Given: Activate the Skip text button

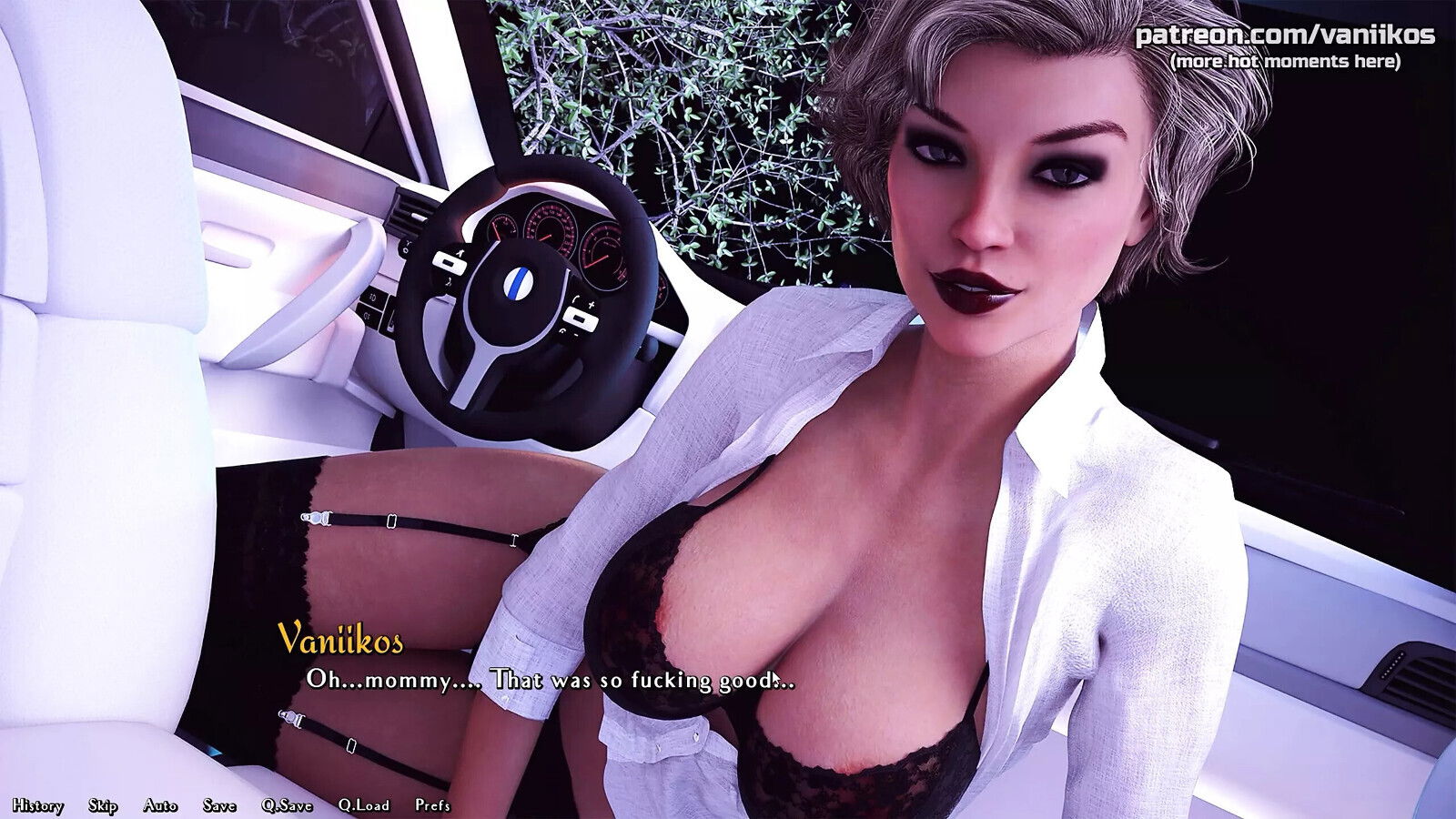Looking at the screenshot, I should pyautogui.click(x=103, y=805).
